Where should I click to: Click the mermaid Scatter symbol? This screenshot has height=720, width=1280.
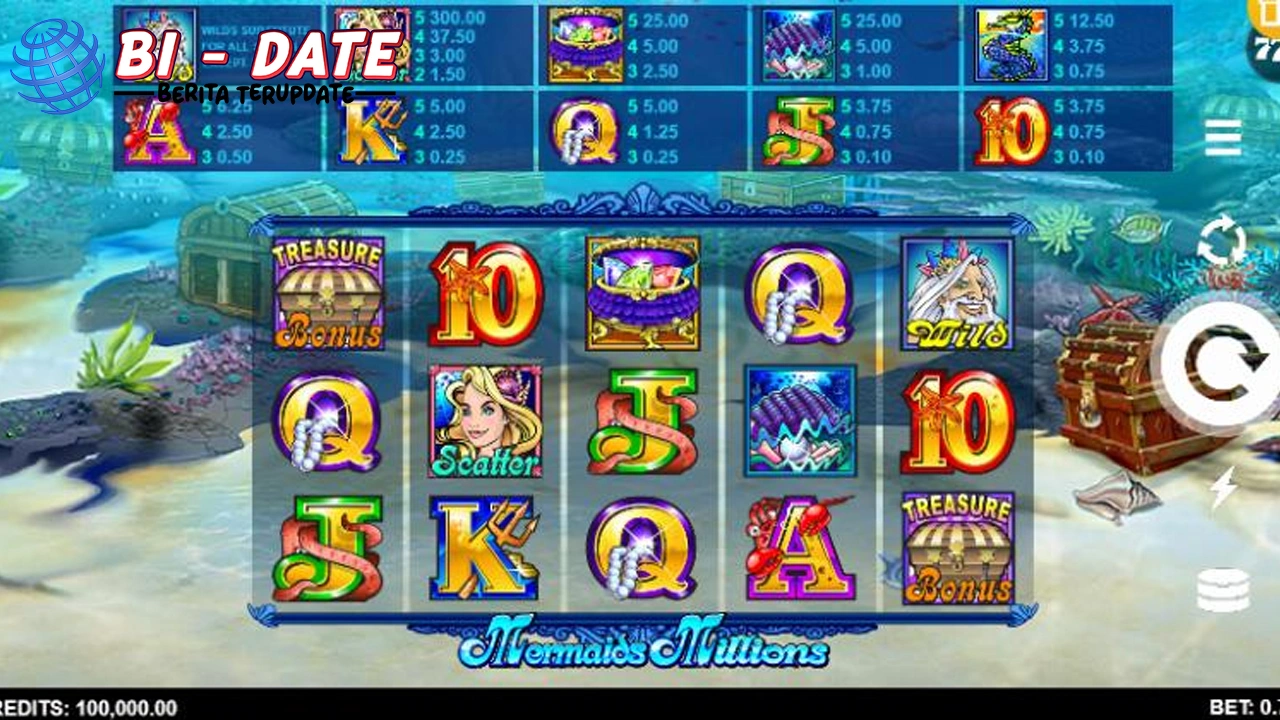pos(485,420)
